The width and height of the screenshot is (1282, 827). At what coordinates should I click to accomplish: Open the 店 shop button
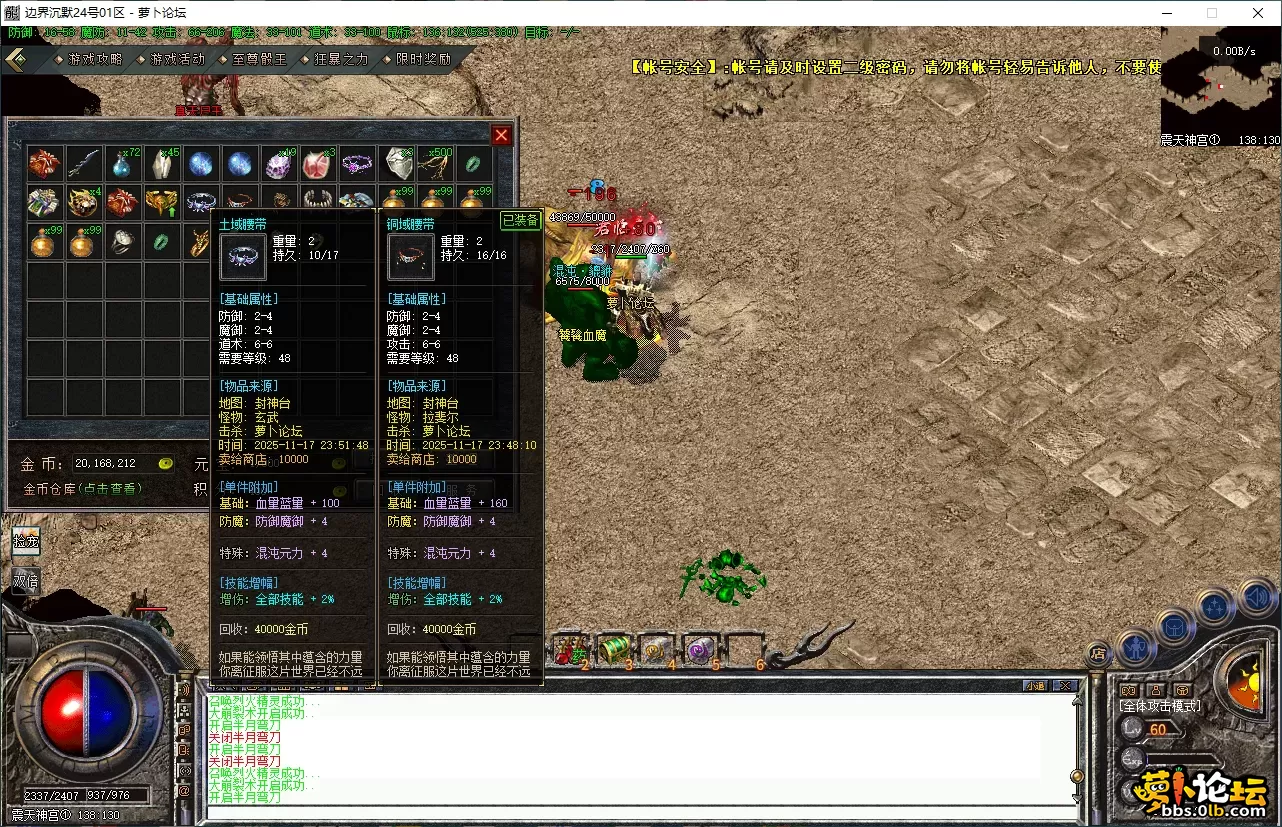point(1098,654)
